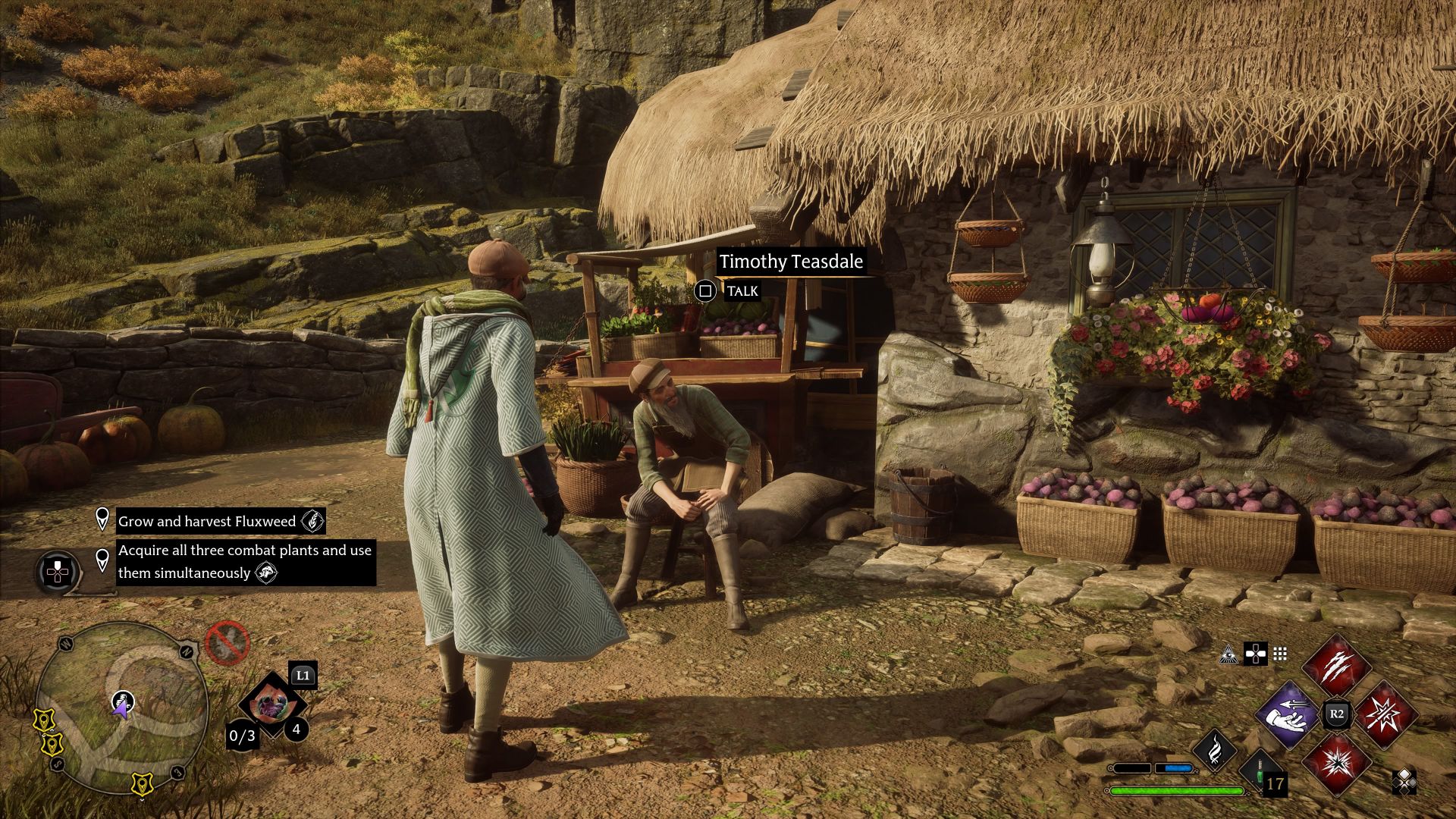Cast the red starburst explosion spell
The image size is (1456, 819).
click(x=1336, y=762)
